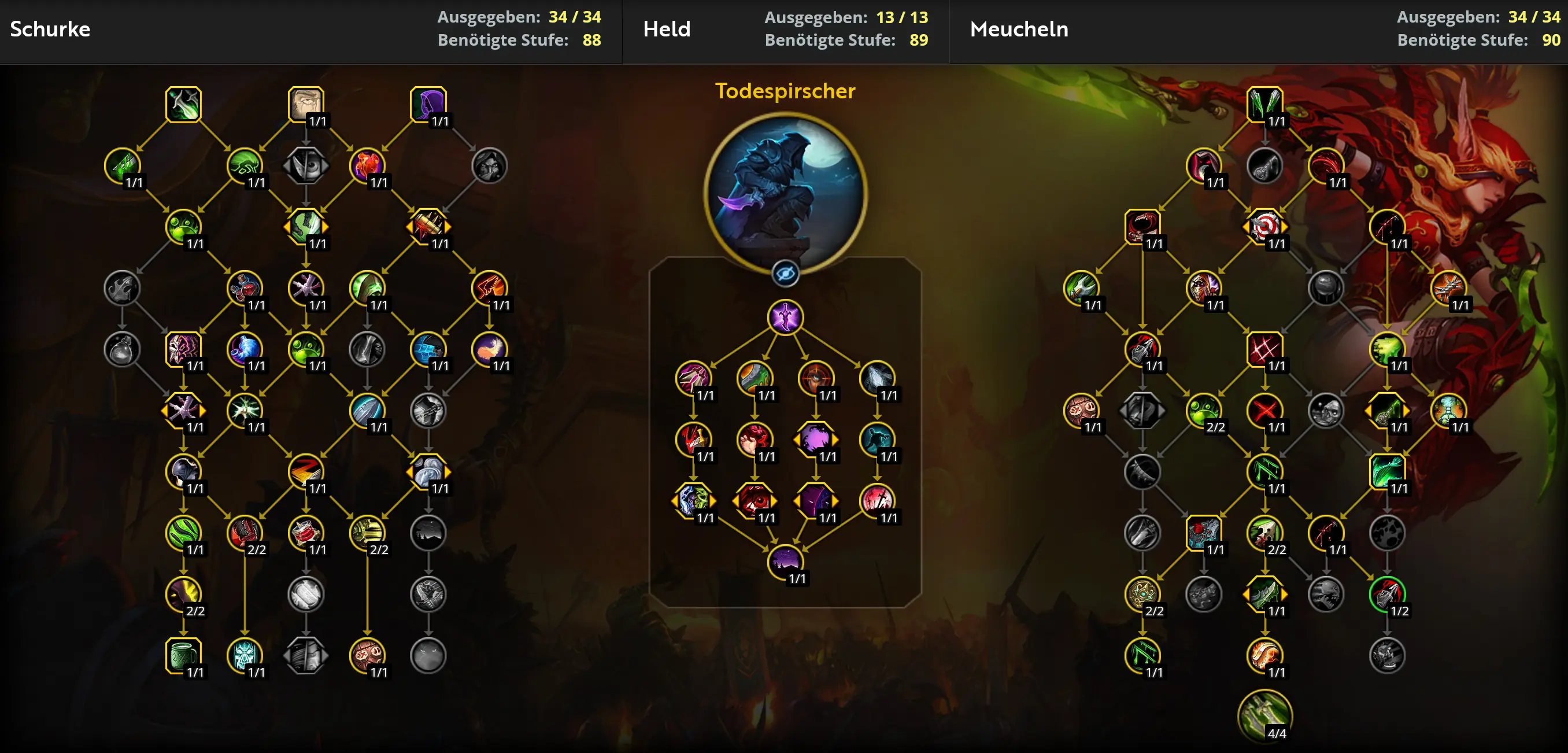Choose the red X talent
The width and height of the screenshot is (1568, 753).
(1265, 410)
